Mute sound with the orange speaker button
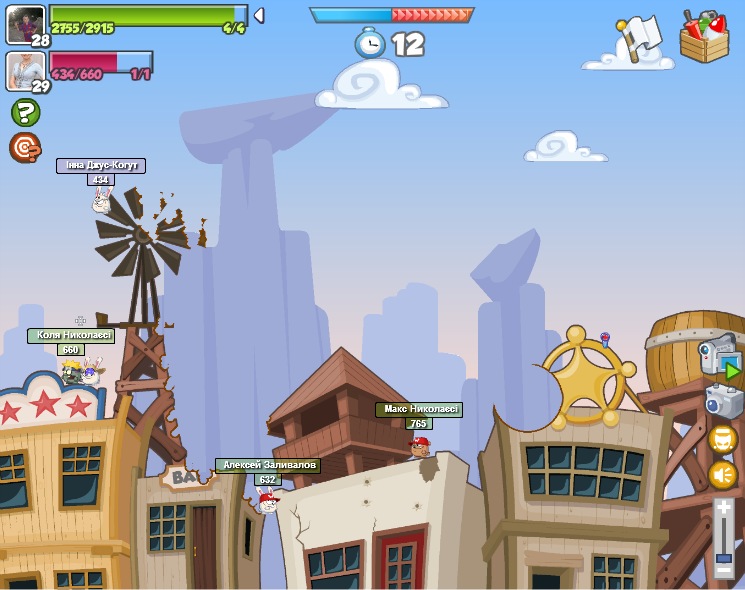 723,475
